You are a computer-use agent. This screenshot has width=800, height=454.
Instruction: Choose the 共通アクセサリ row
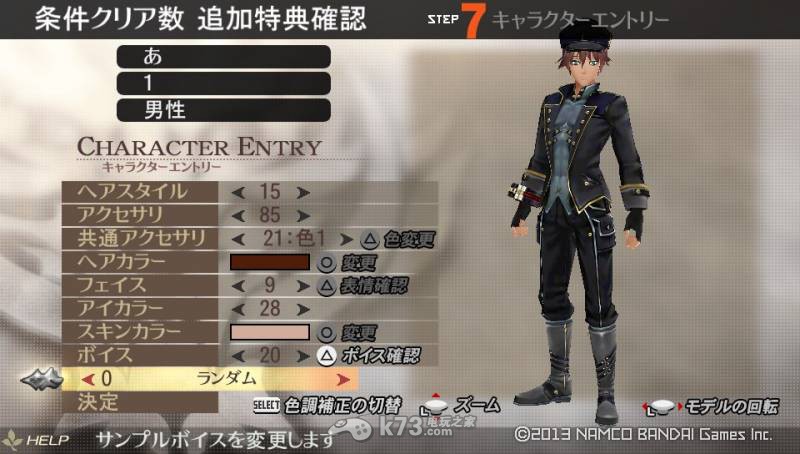coord(138,238)
